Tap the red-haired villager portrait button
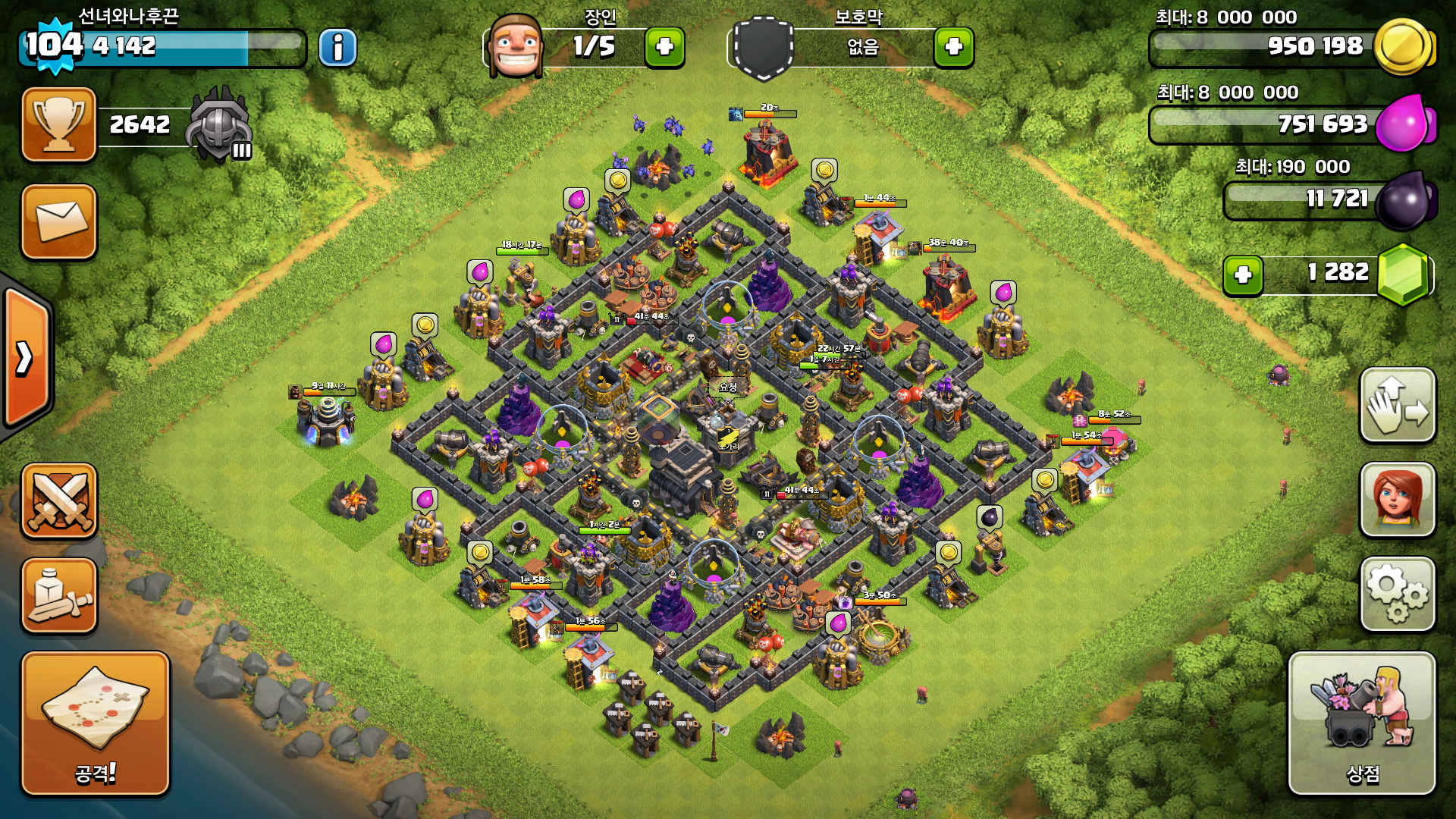Viewport: 1456px width, 819px height. [1398, 500]
